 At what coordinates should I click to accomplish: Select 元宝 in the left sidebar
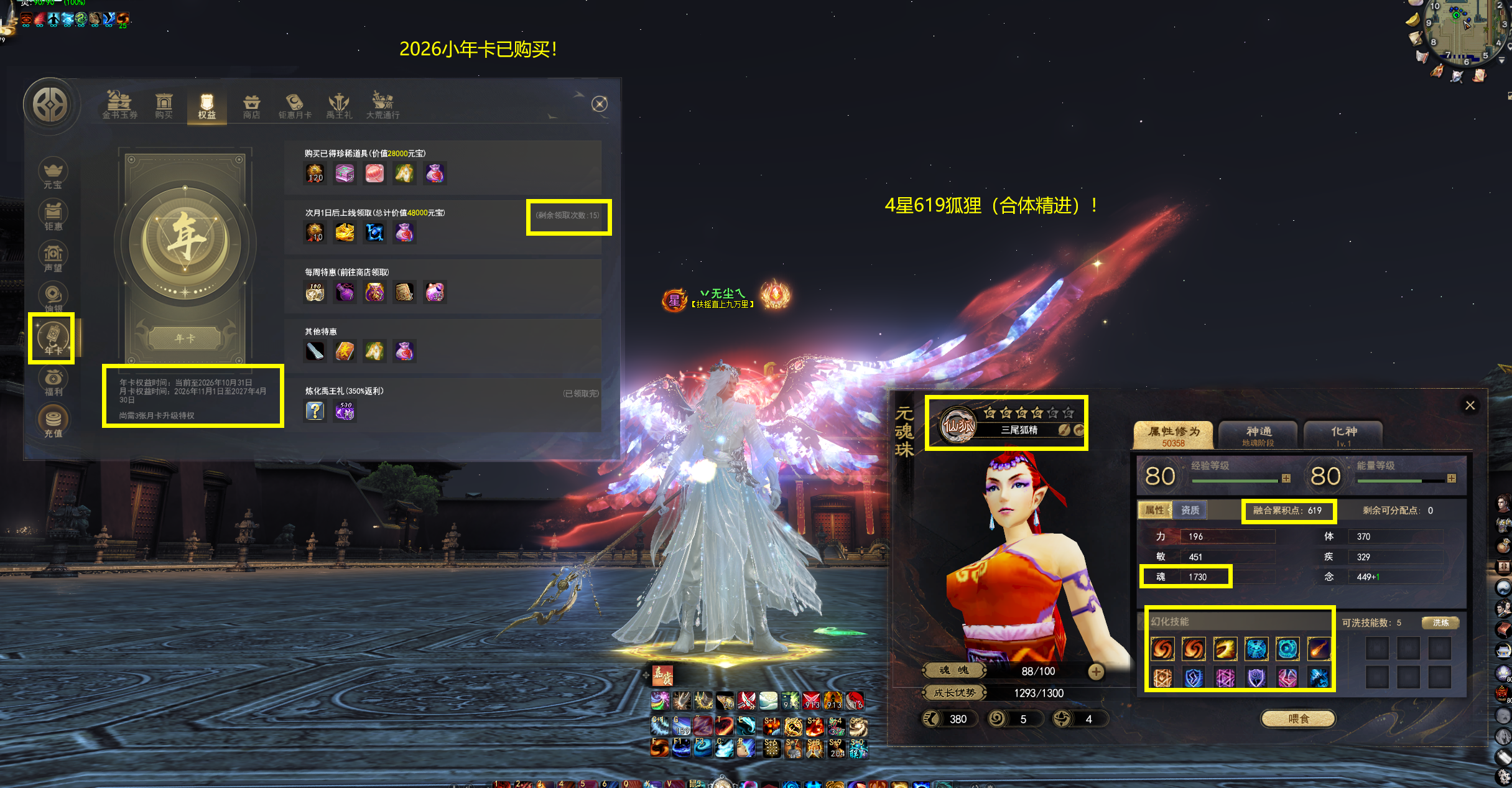pyautogui.click(x=53, y=173)
